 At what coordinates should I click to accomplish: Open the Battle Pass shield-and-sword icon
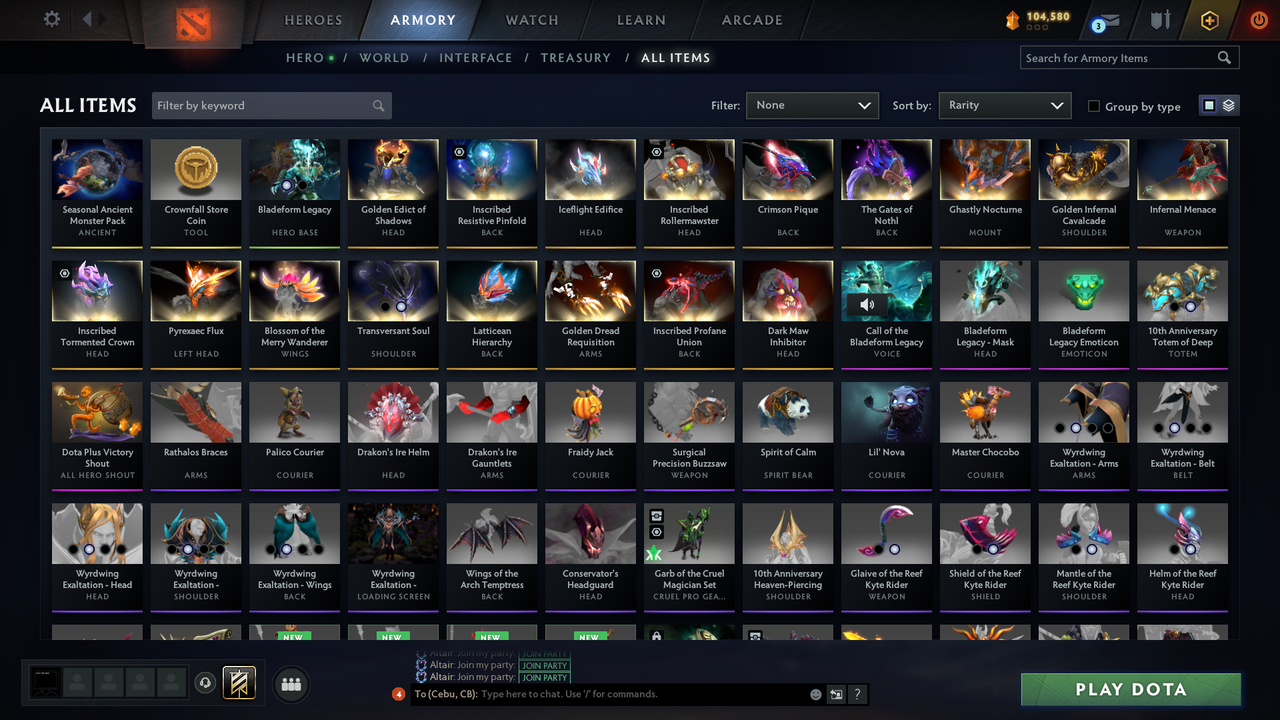click(1159, 19)
